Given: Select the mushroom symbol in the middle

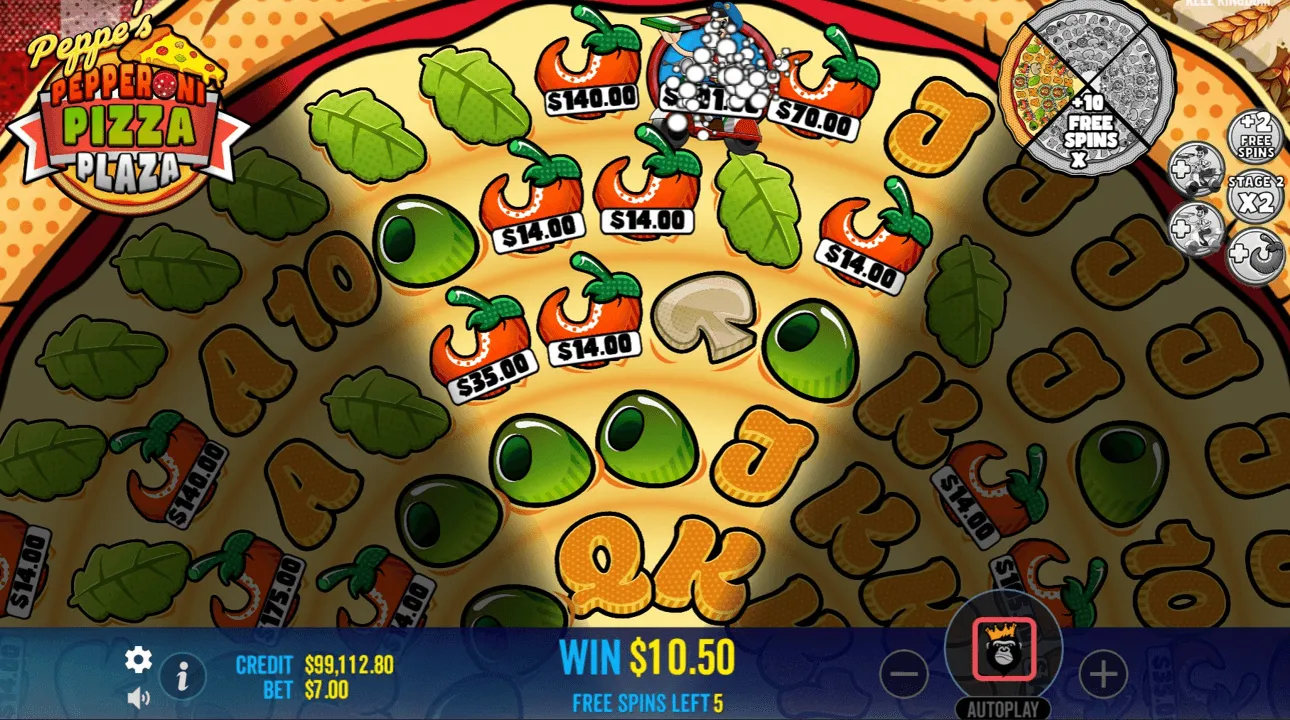Looking at the screenshot, I should tap(703, 318).
